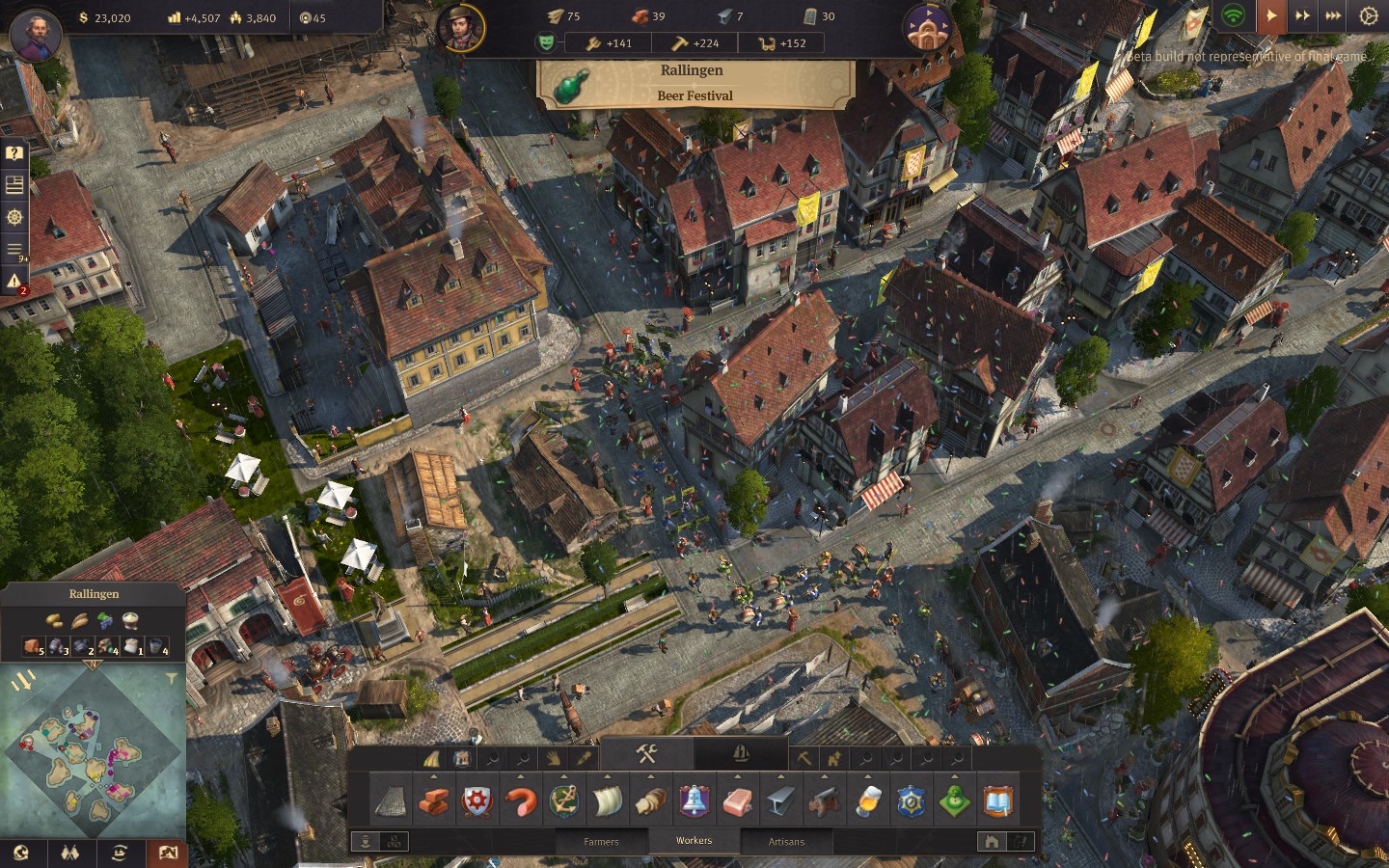Pick the beer glass production icon
This screenshot has width=1389, height=868.
click(x=868, y=800)
